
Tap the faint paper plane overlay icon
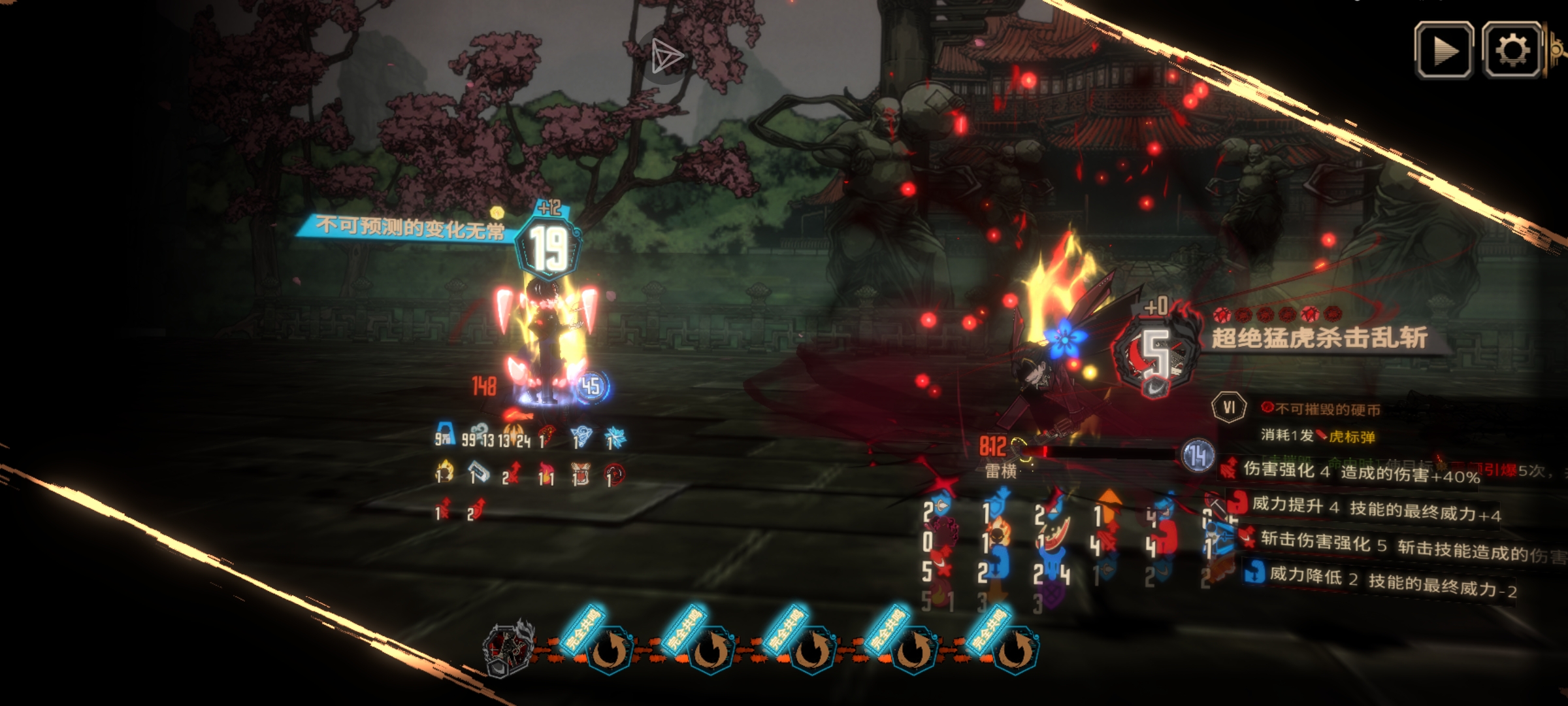(x=666, y=56)
